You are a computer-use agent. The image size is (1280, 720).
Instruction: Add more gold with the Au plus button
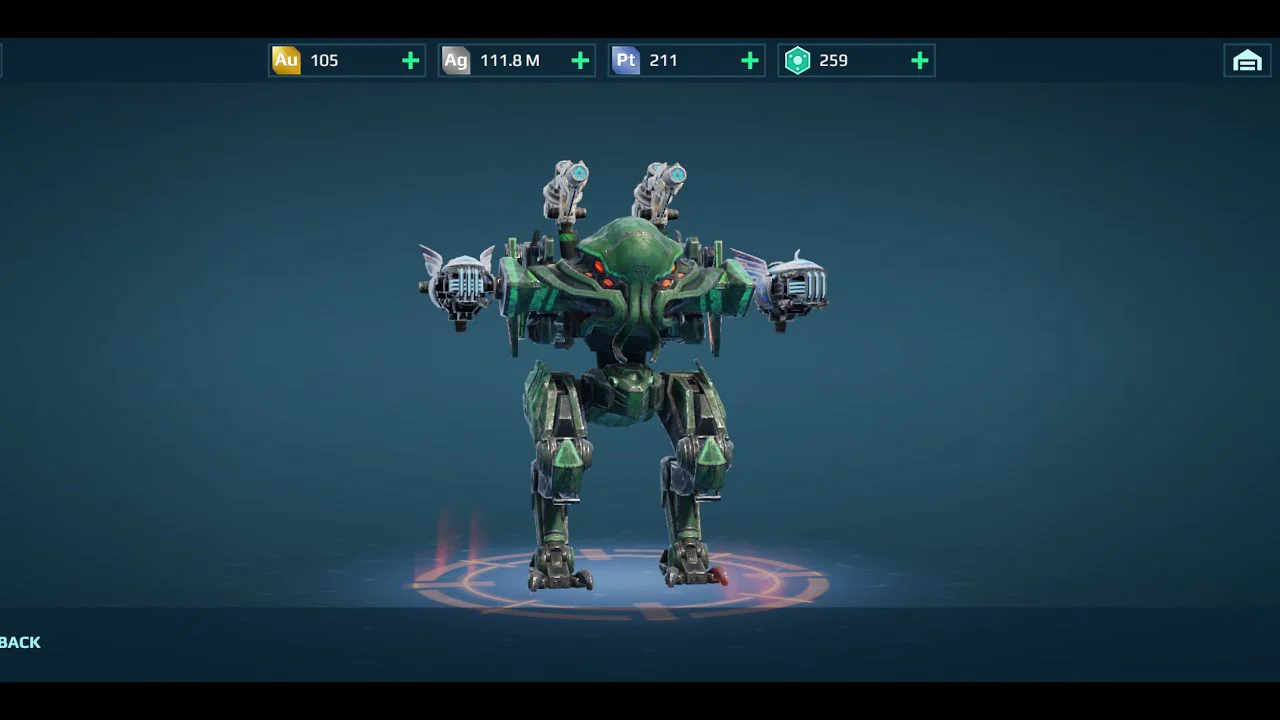click(410, 61)
